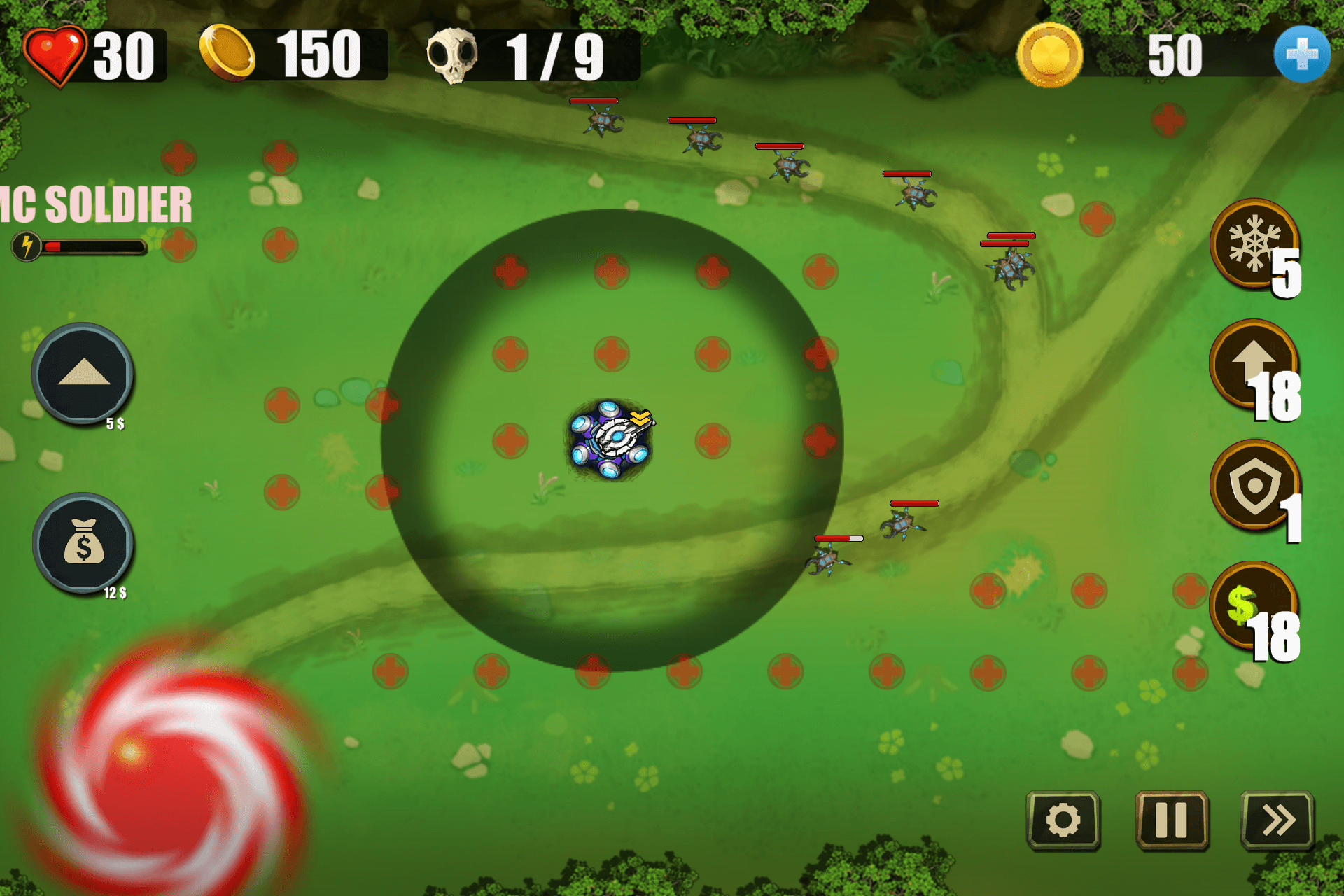Add more coins with the blue plus button

[1301, 55]
